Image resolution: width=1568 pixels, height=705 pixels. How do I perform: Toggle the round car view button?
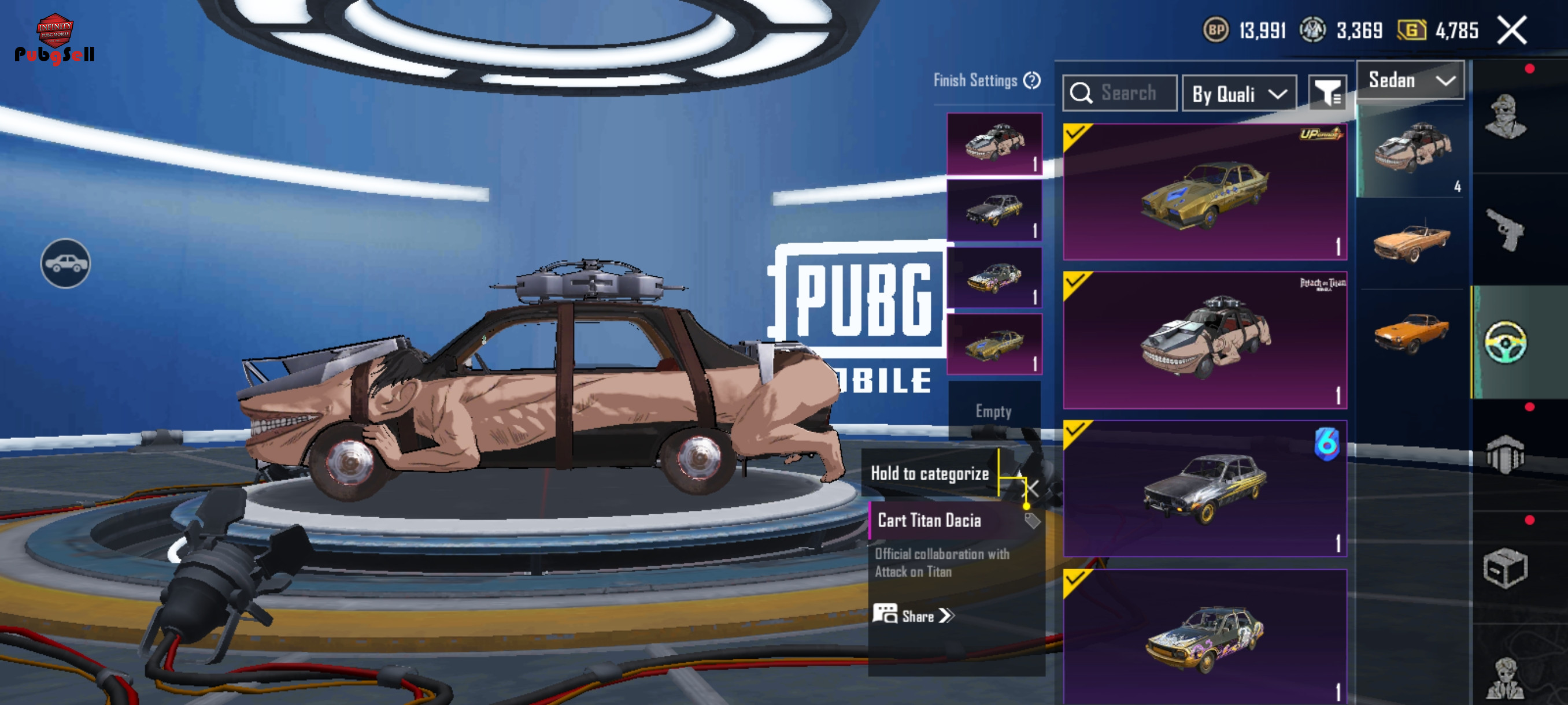(66, 264)
